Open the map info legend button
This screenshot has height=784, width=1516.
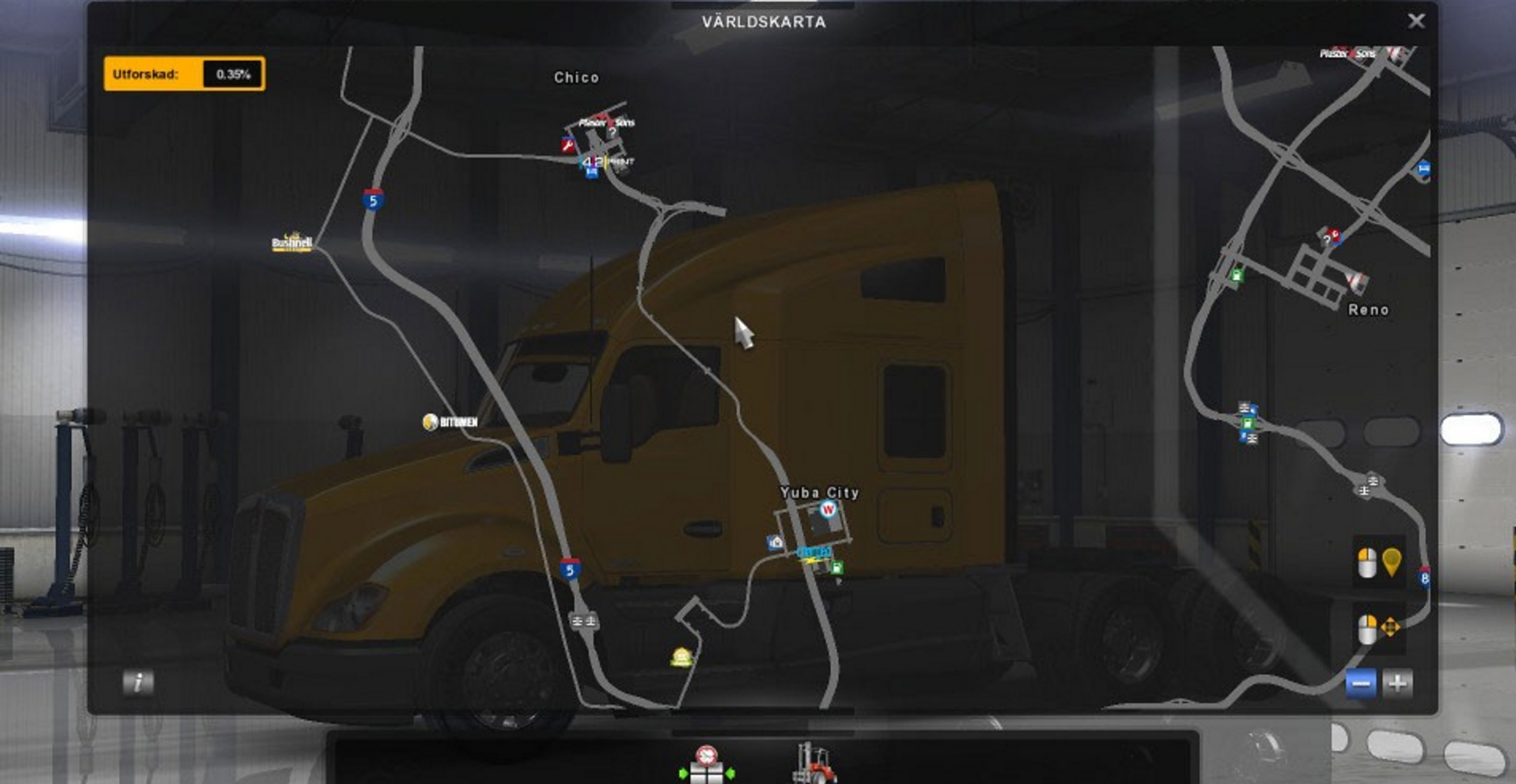coord(137,683)
